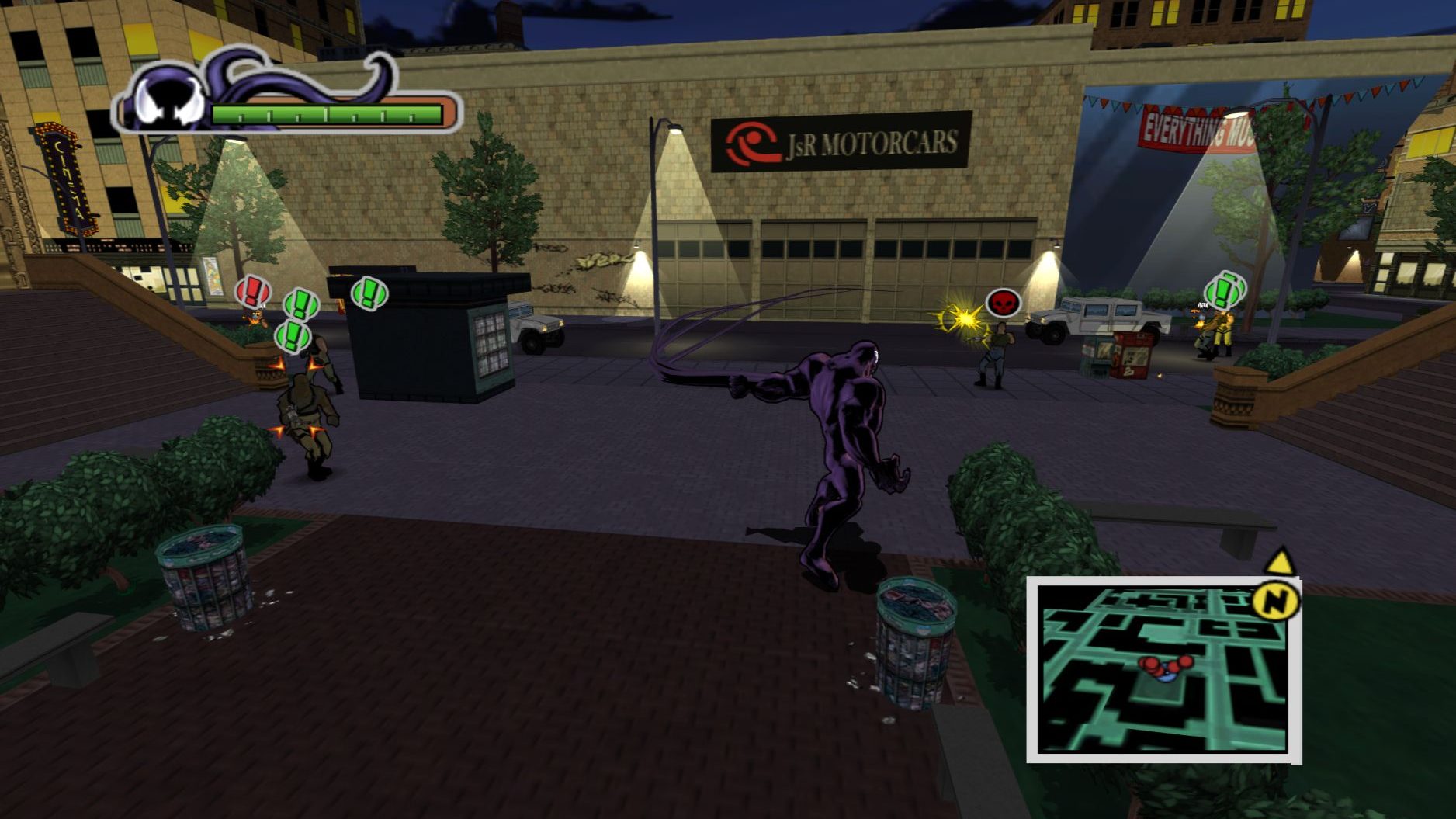The height and width of the screenshot is (819, 1456).
Task: Click the city minimap
Action: (x=1163, y=671)
